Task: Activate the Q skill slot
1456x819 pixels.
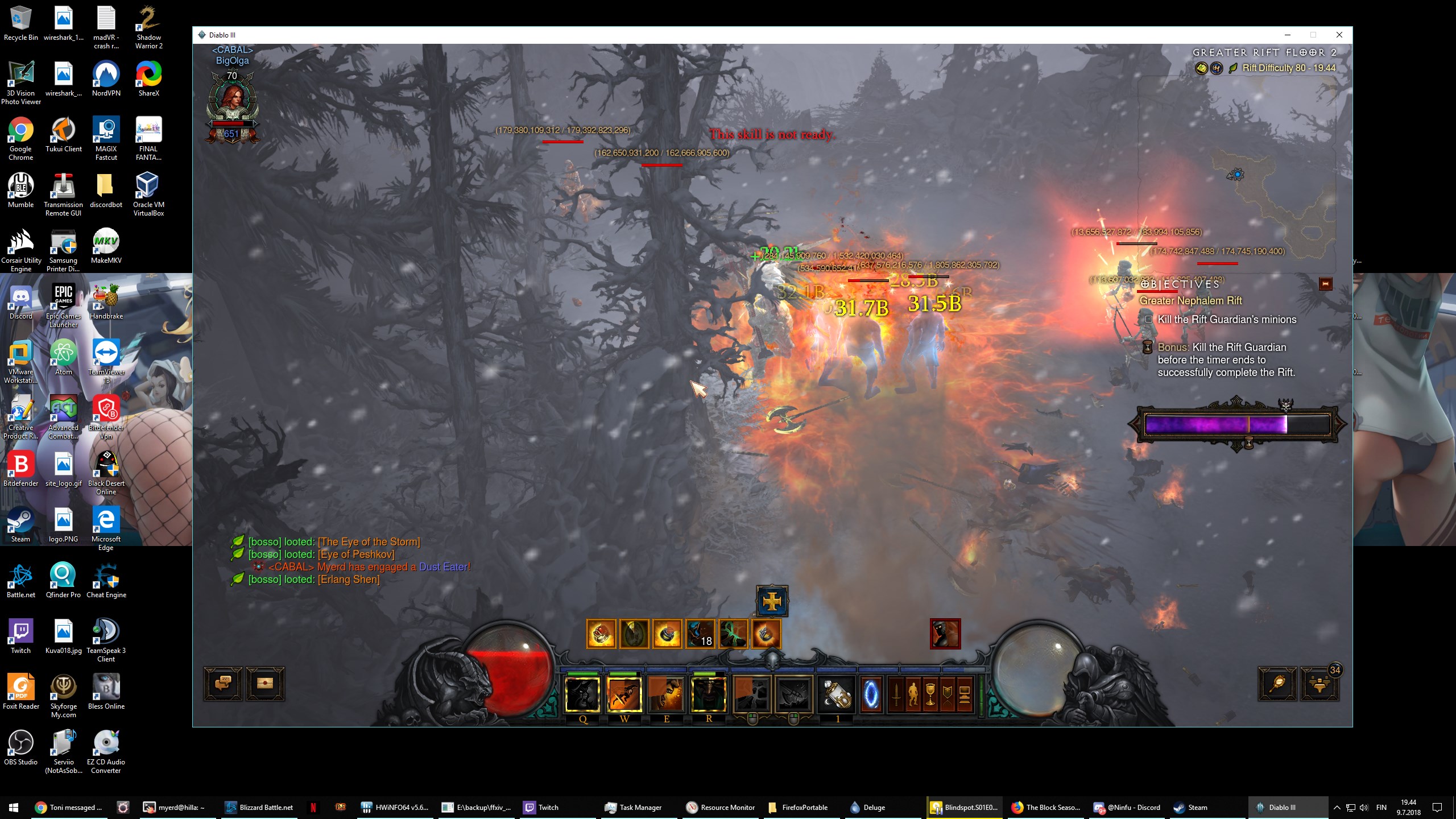Action: tap(582, 694)
